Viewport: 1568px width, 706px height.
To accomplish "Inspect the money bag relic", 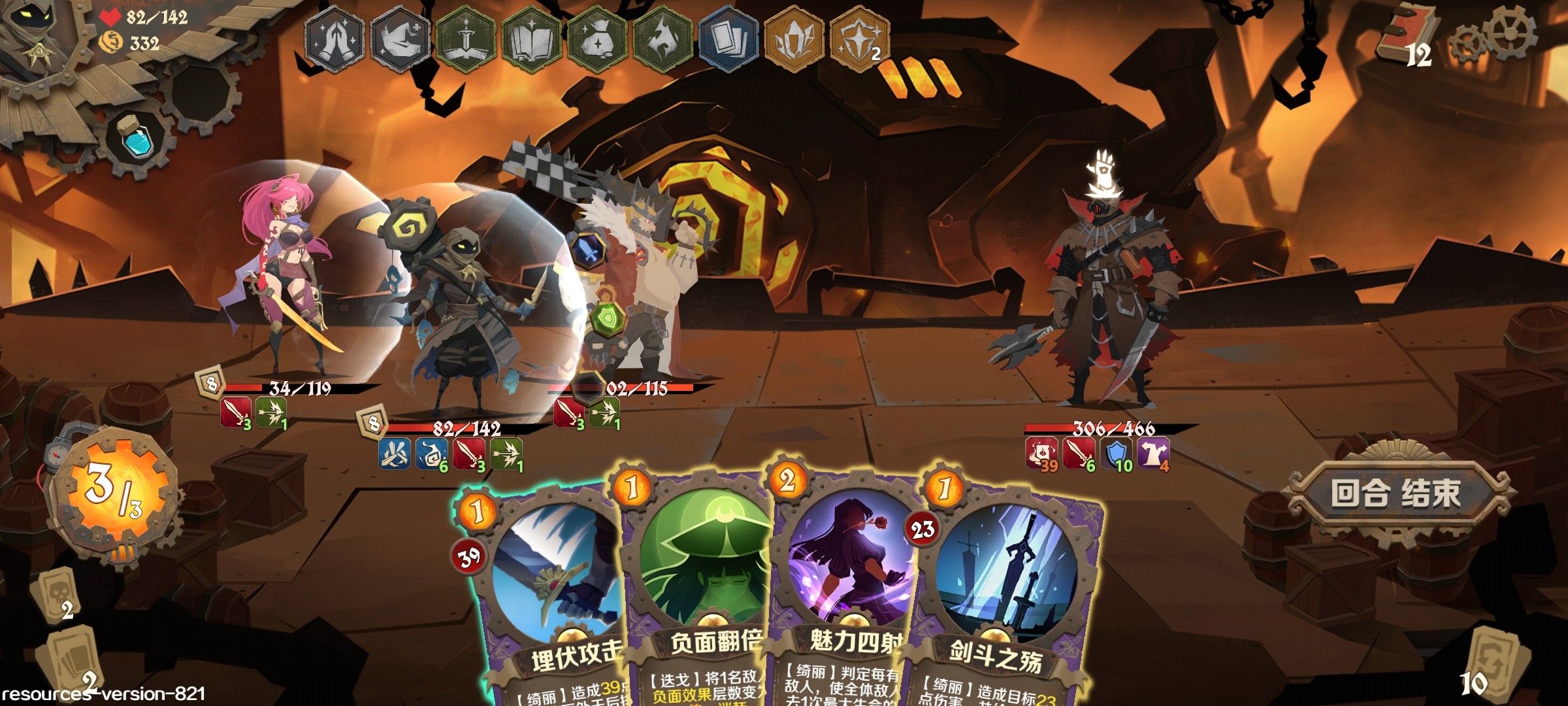I will [x=597, y=39].
